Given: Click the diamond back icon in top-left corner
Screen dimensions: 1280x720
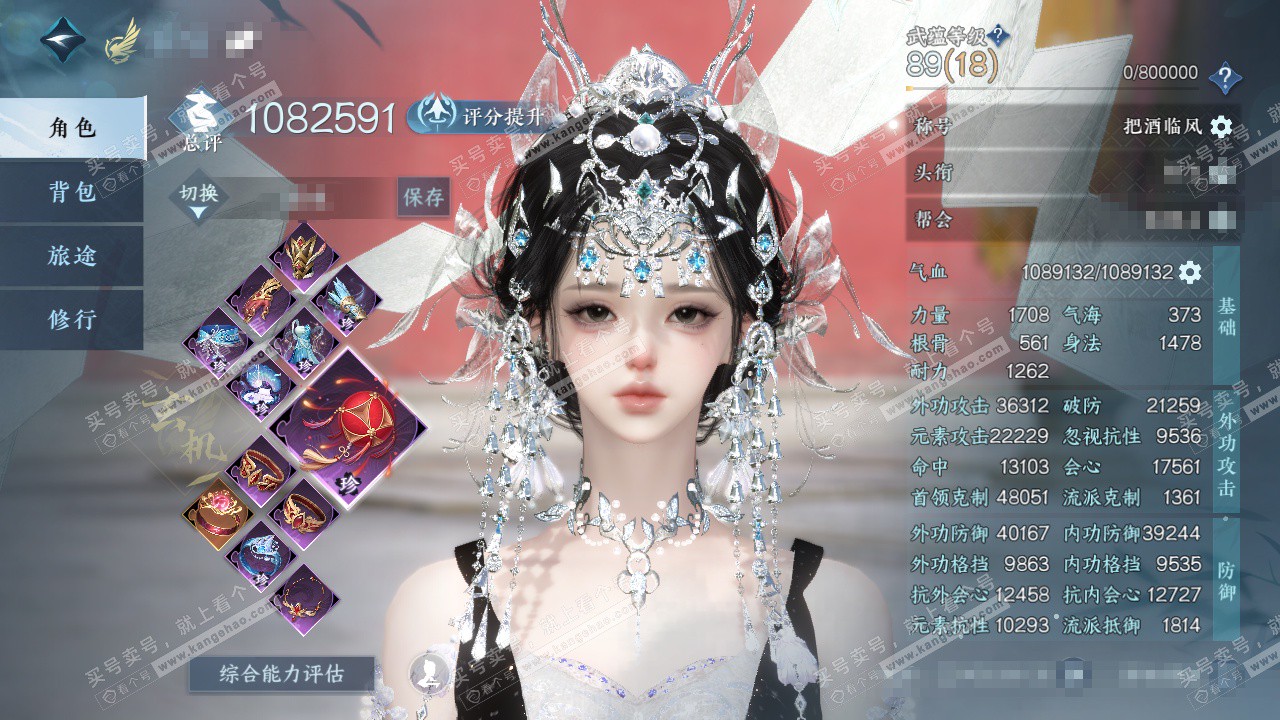Looking at the screenshot, I should [x=63, y=38].
